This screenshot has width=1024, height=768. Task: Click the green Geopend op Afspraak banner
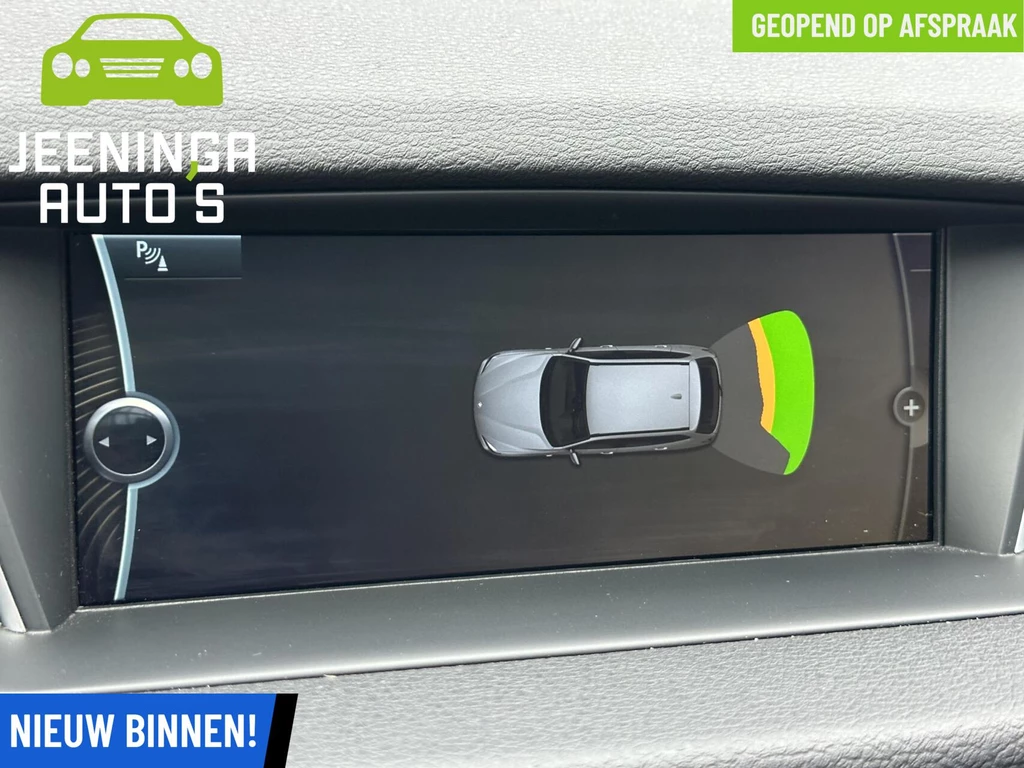click(x=877, y=26)
